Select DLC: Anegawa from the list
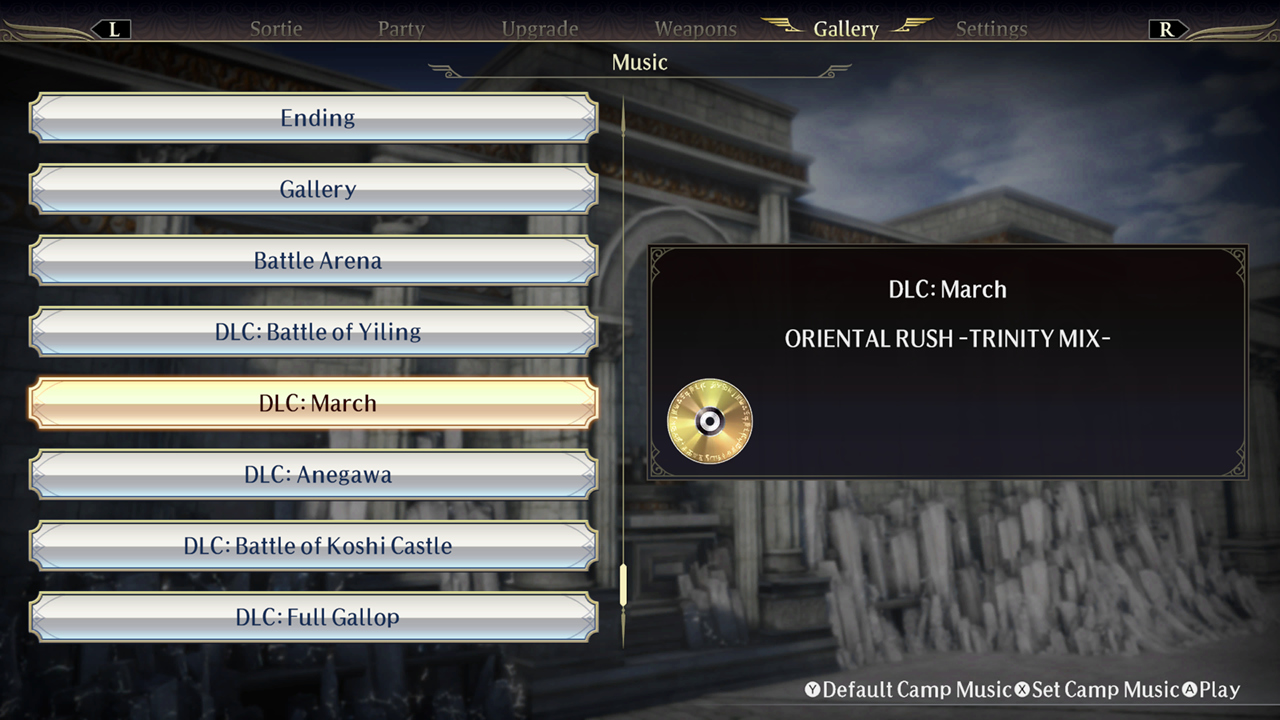The height and width of the screenshot is (720, 1280). 316,474
